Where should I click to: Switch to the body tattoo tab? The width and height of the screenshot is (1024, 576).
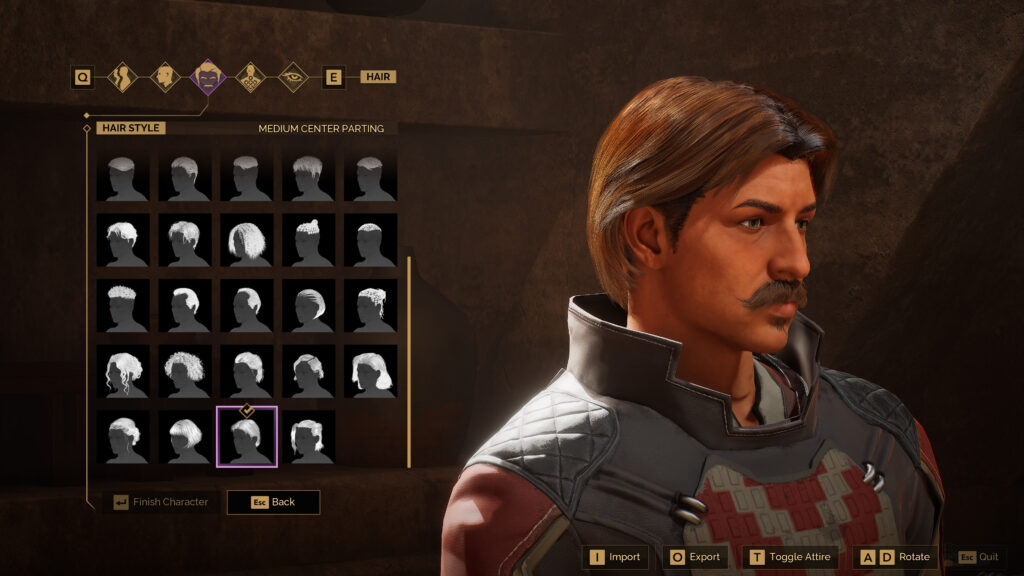[x=250, y=77]
